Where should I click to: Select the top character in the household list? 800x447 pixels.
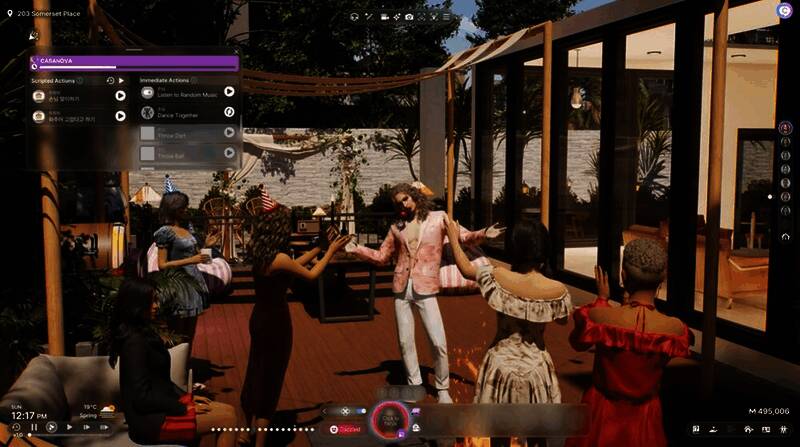pos(785,128)
